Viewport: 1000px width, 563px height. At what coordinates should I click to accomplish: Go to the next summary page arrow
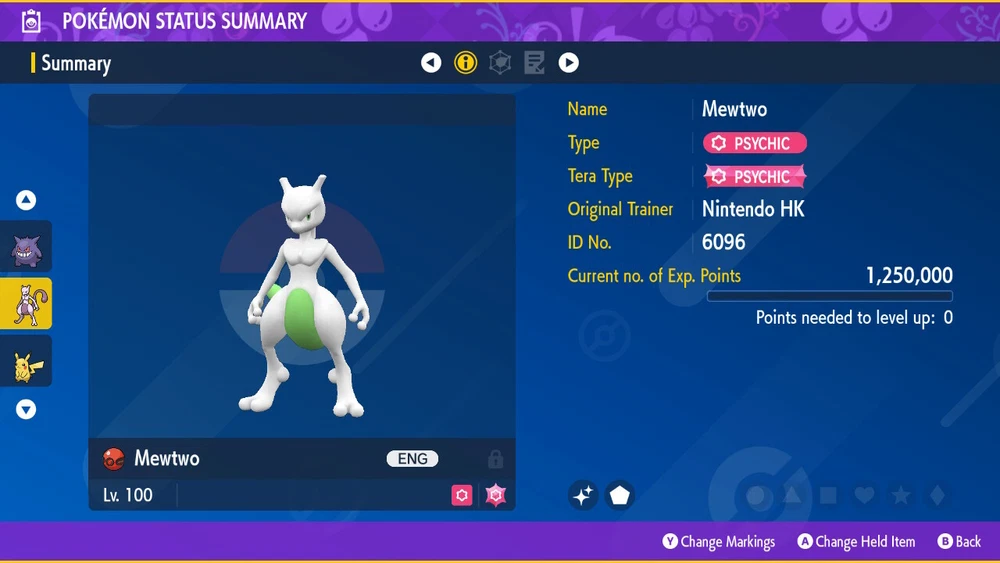568,63
